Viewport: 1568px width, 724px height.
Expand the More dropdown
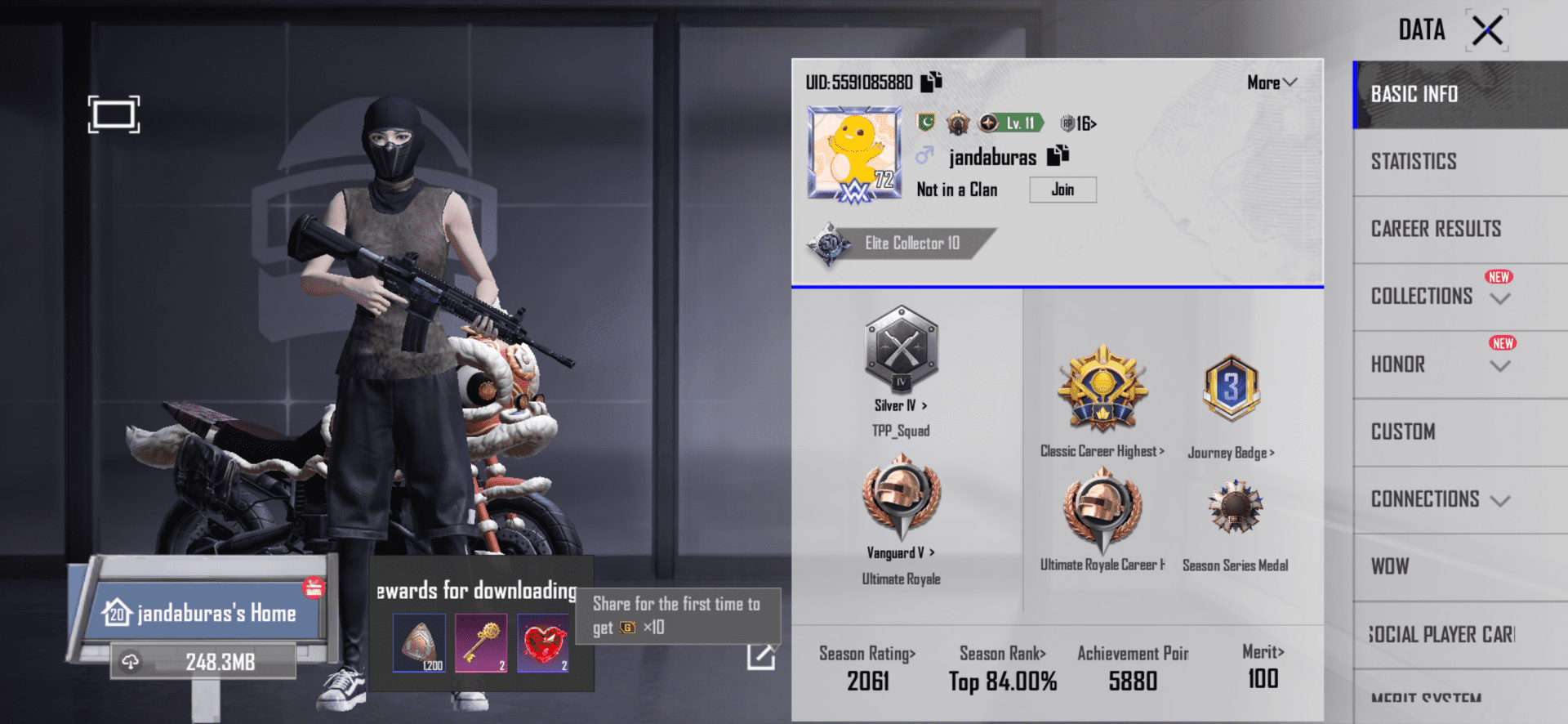pos(1271,82)
